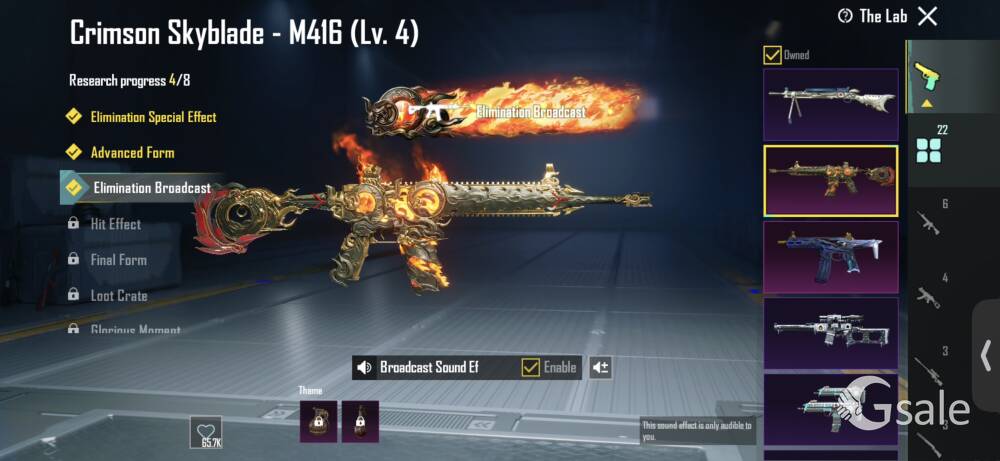Select Elimination Broadcast stage
1000x461 pixels.
[x=151, y=188]
